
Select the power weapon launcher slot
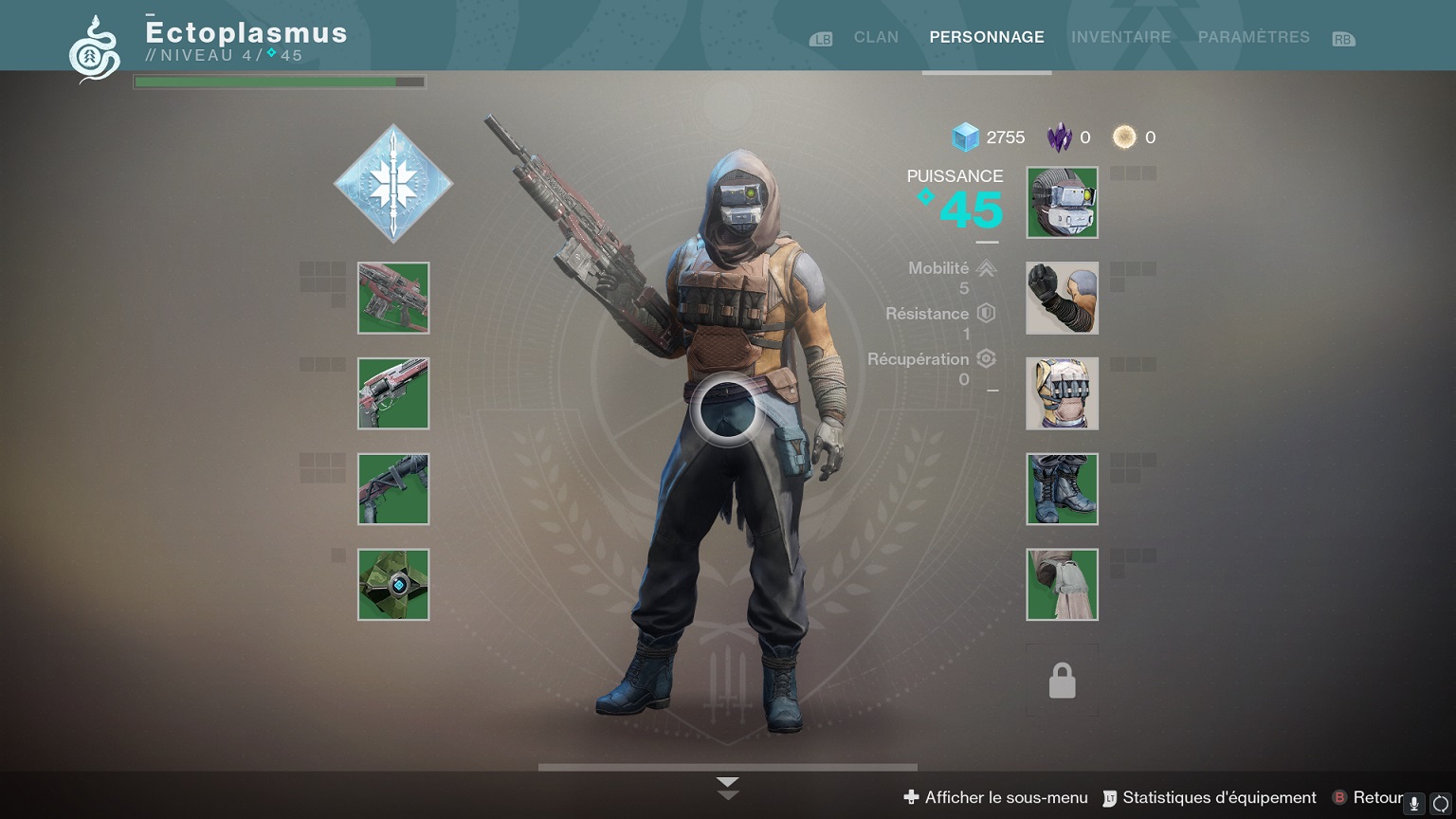point(393,489)
